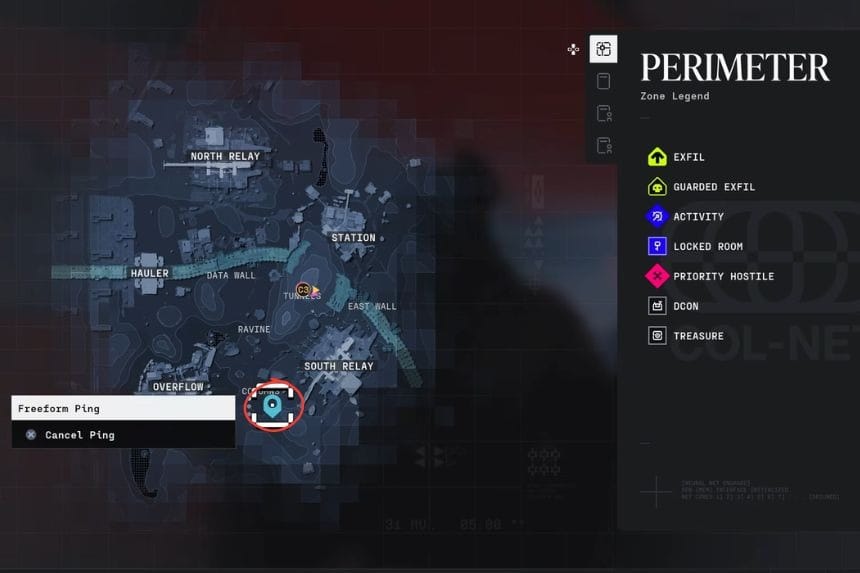Choose the Activity legend entry

click(698, 217)
